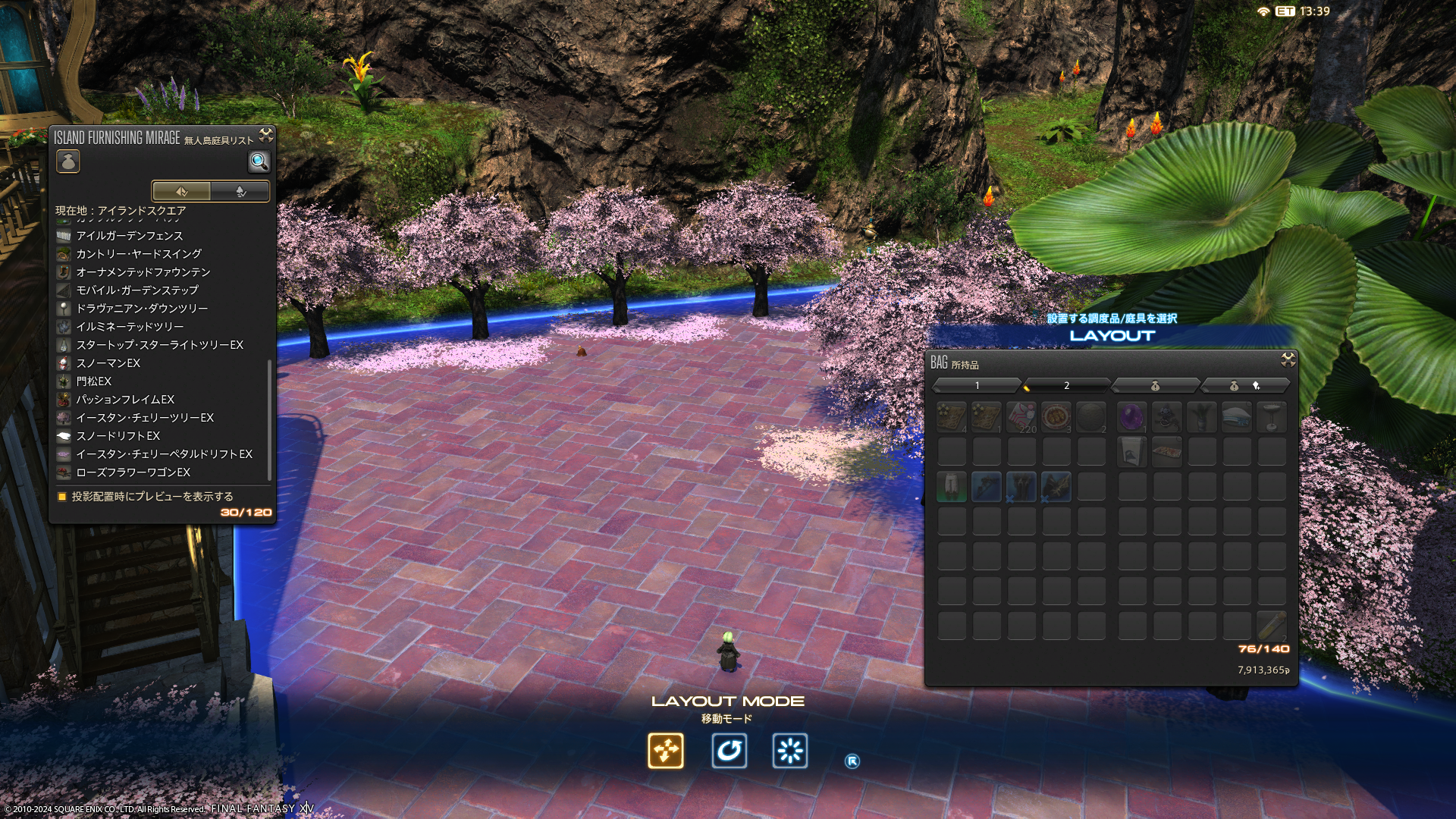Select カントリー・ヤードスイング from the list
This screenshot has width=1456, height=819.
(138, 254)
